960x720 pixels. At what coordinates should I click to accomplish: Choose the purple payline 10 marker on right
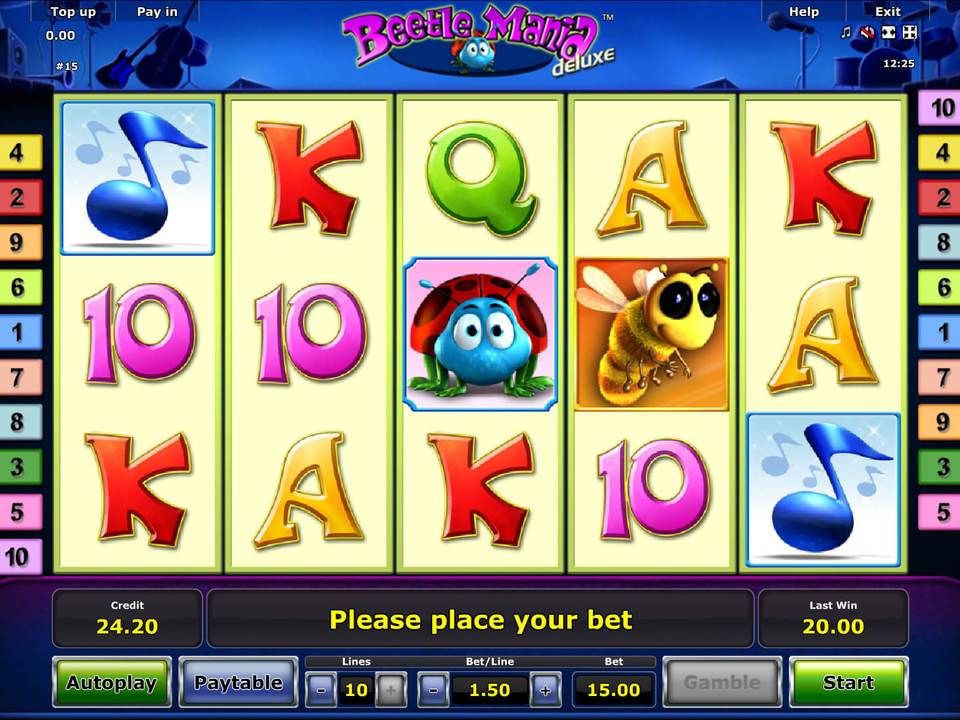(941, 108)
